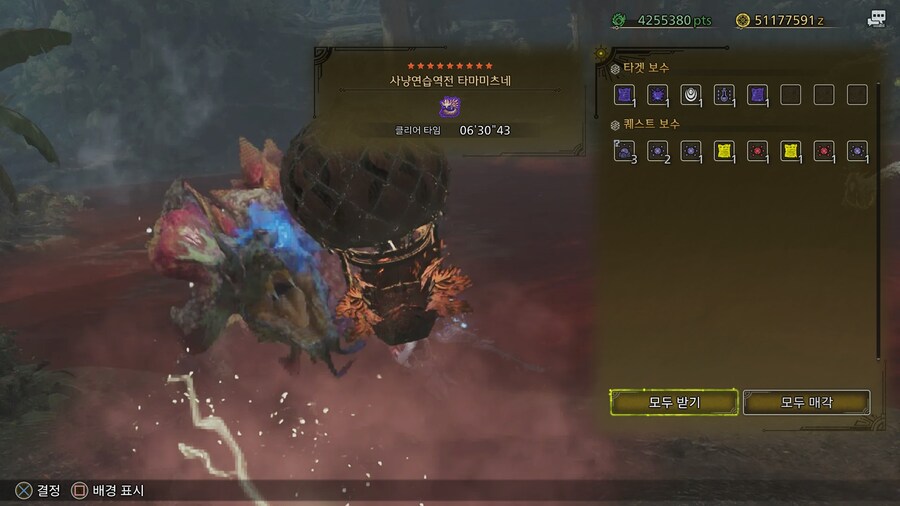This screenshot has width=900, height=506.
Task: Click the reward list scrollbar
Action: point(879,220)
